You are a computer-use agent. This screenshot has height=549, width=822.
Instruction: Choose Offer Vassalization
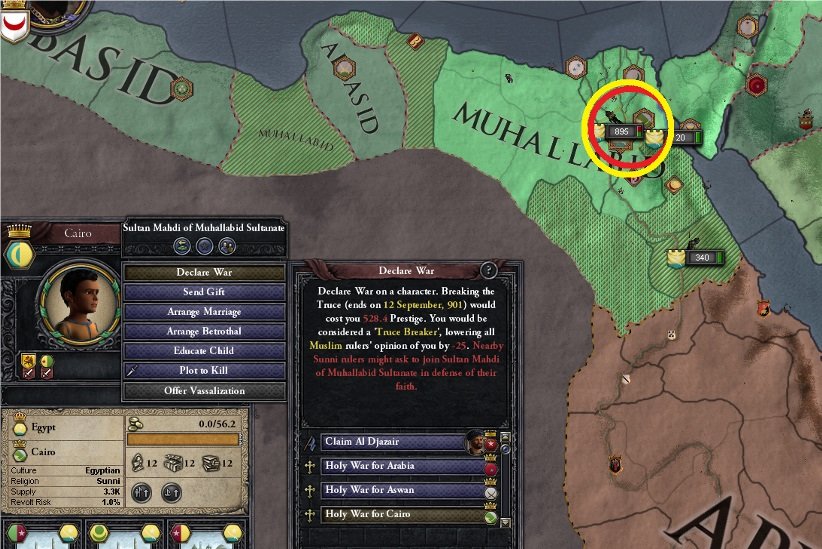tap(203, 391)
